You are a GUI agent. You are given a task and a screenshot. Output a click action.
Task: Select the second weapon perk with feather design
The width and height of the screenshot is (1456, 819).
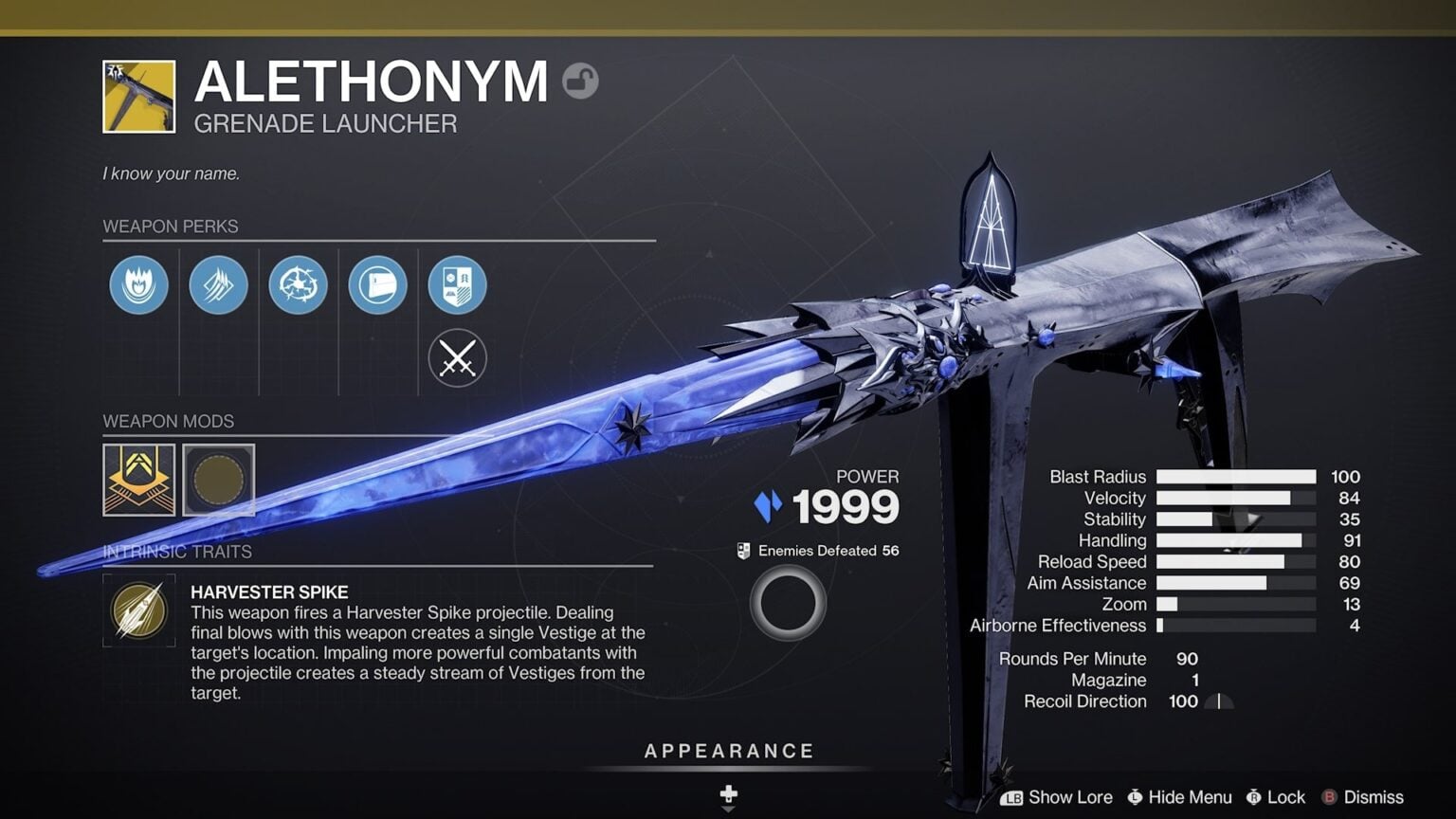click(x=218, y=285)
